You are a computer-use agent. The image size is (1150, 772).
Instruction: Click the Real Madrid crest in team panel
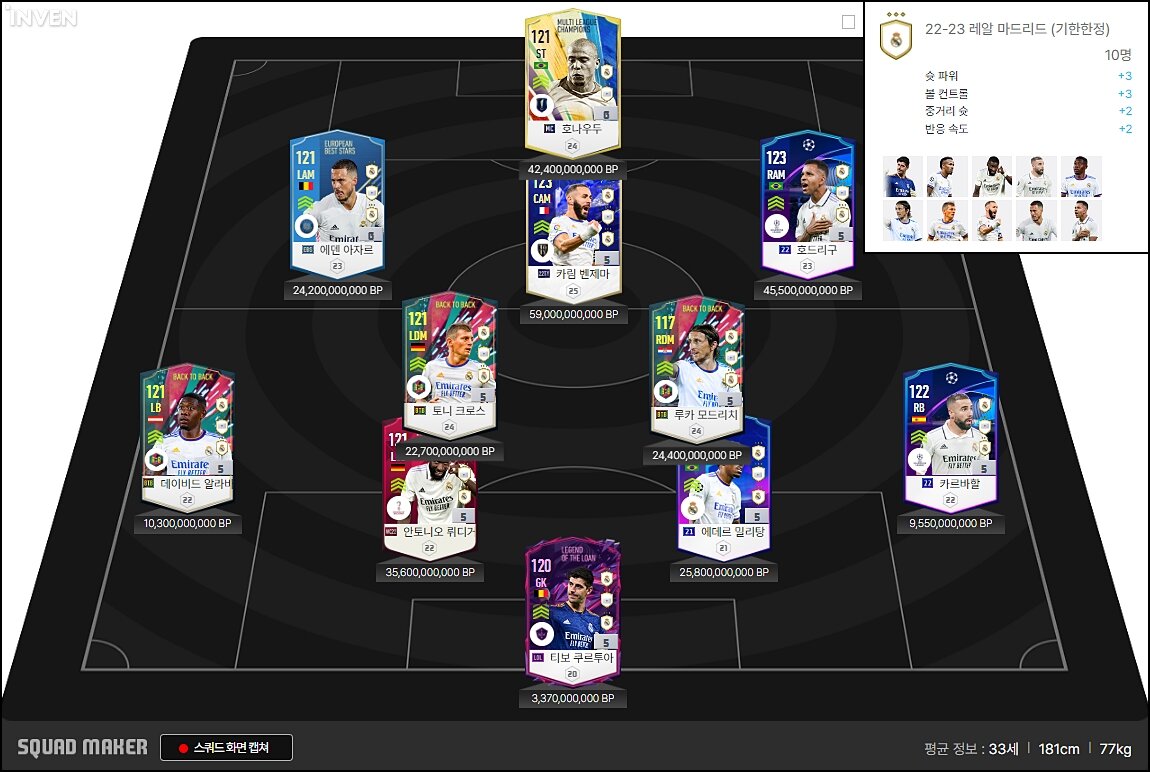coord(895,40)
